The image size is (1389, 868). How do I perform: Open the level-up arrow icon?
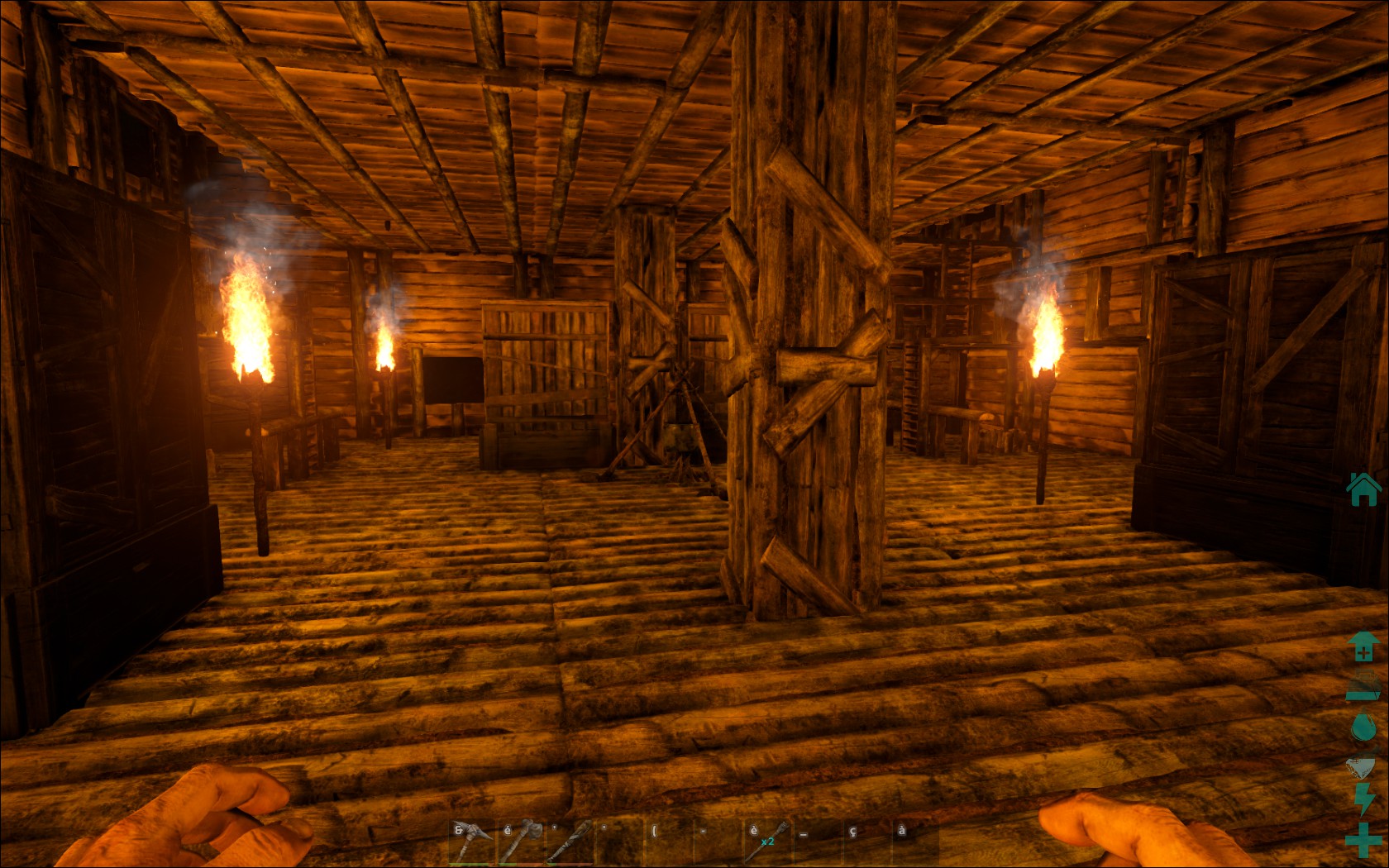(1363, 646)
